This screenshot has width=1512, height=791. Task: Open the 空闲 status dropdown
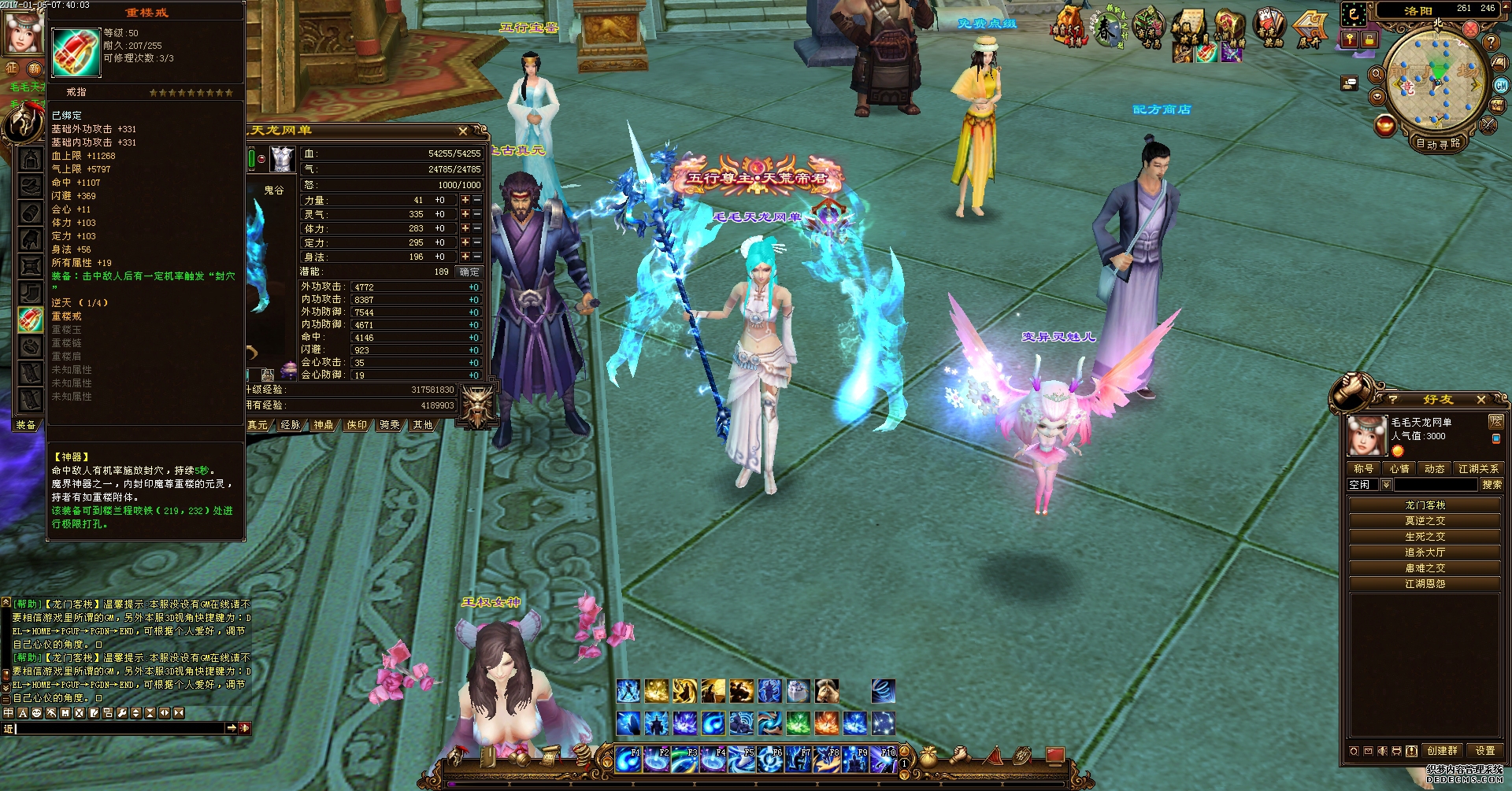(x=1386, y=485)
